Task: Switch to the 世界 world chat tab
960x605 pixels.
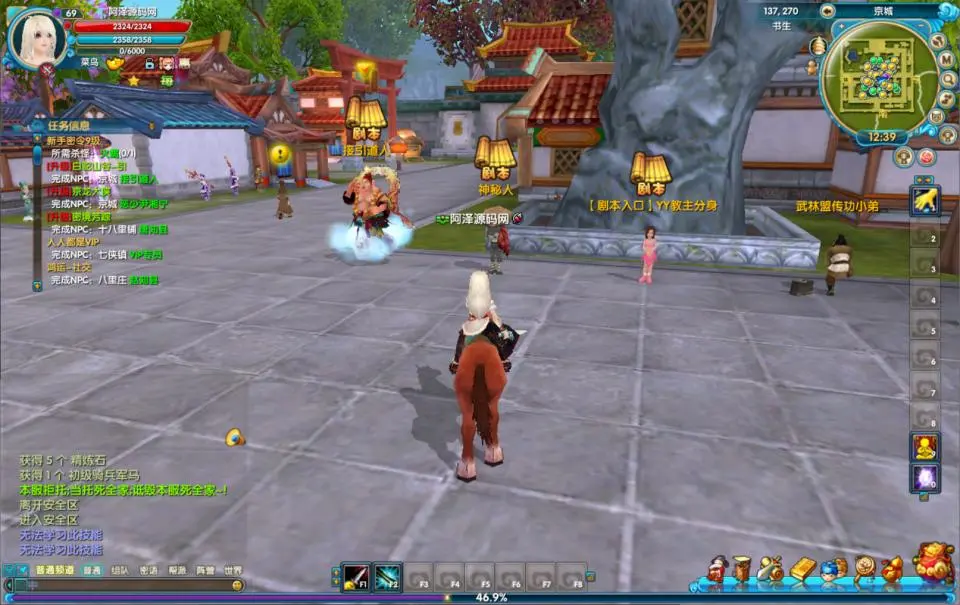Action: pyautogui.click(x=232, y=571)
